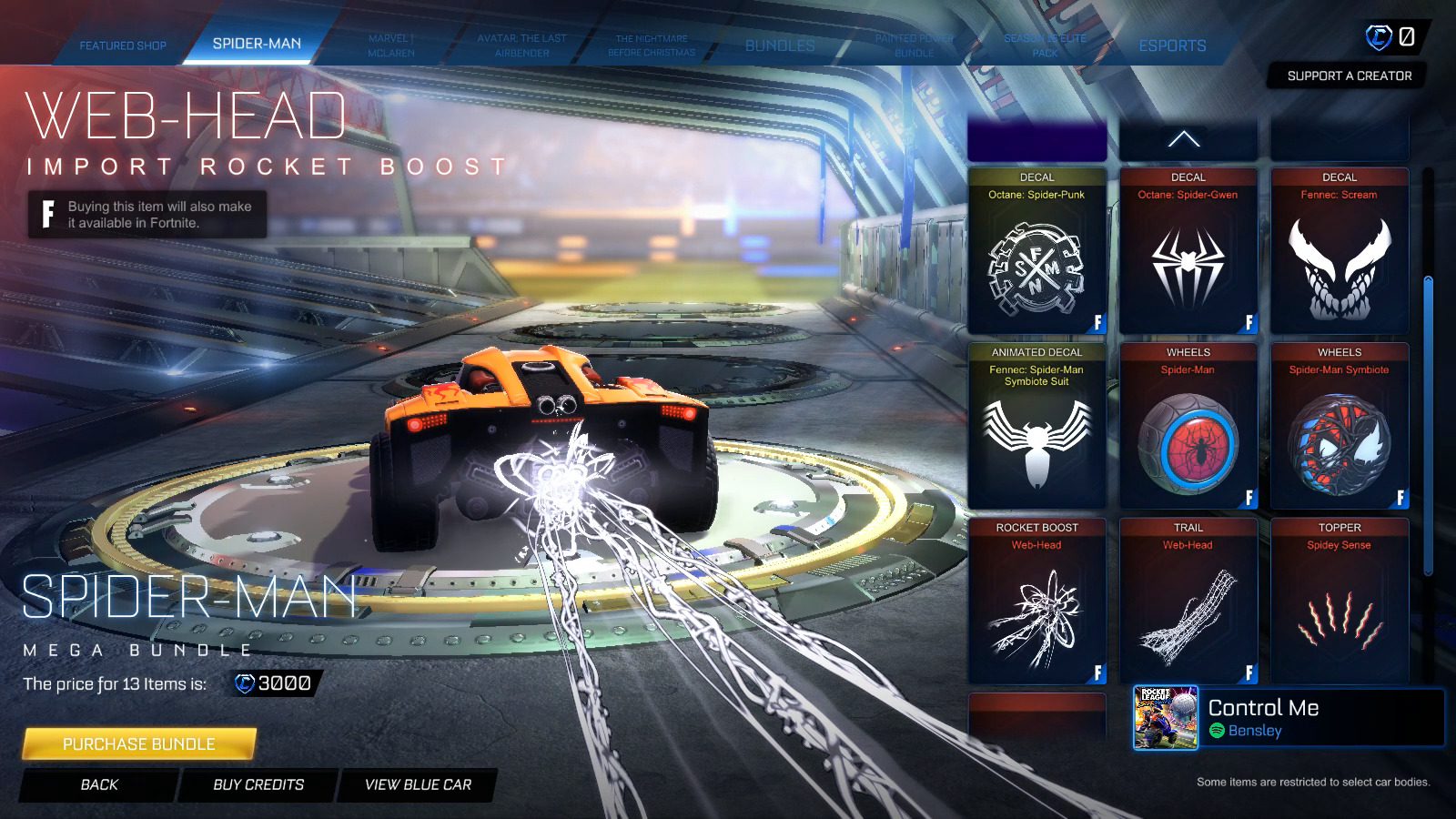Click the Support a Creator button
1456x819 pixels.
(1349, 76)
